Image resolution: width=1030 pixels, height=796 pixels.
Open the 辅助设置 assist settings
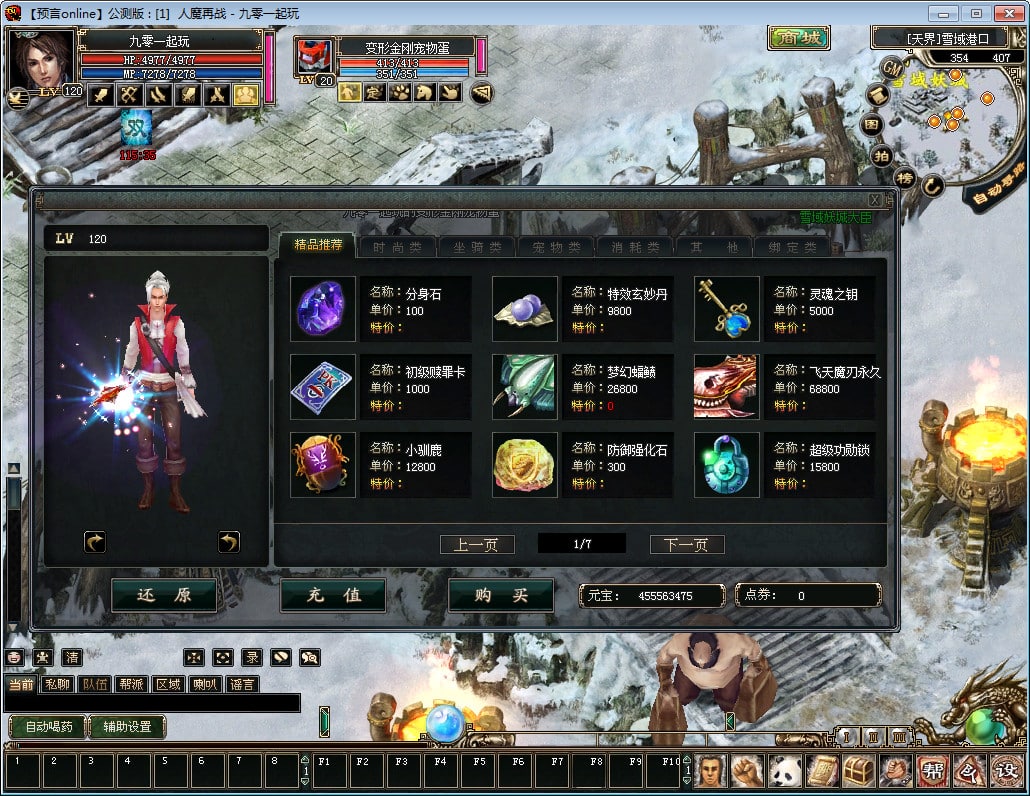tap(127, 727)
